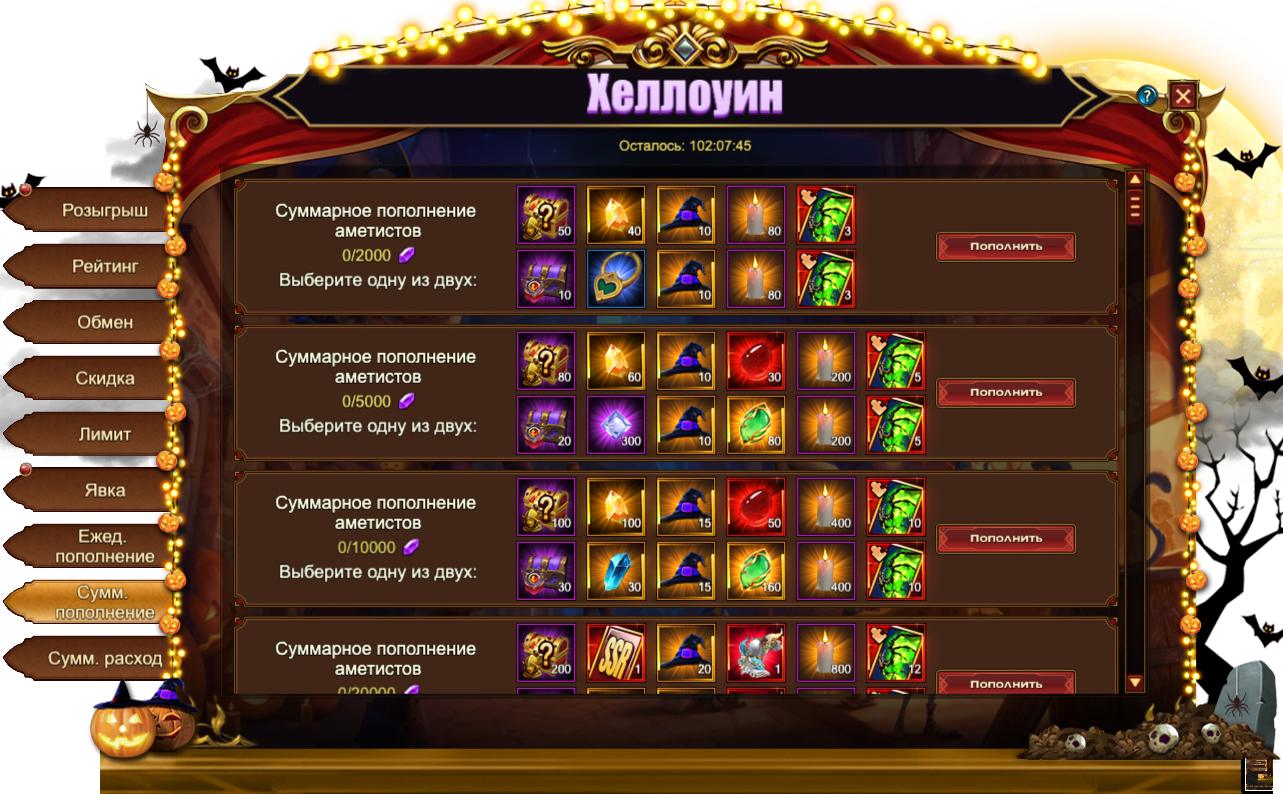Choose the purple diamond reward with 300
Screen dimensions: 1283x794
pyautogui.click(x=616, y=425)
